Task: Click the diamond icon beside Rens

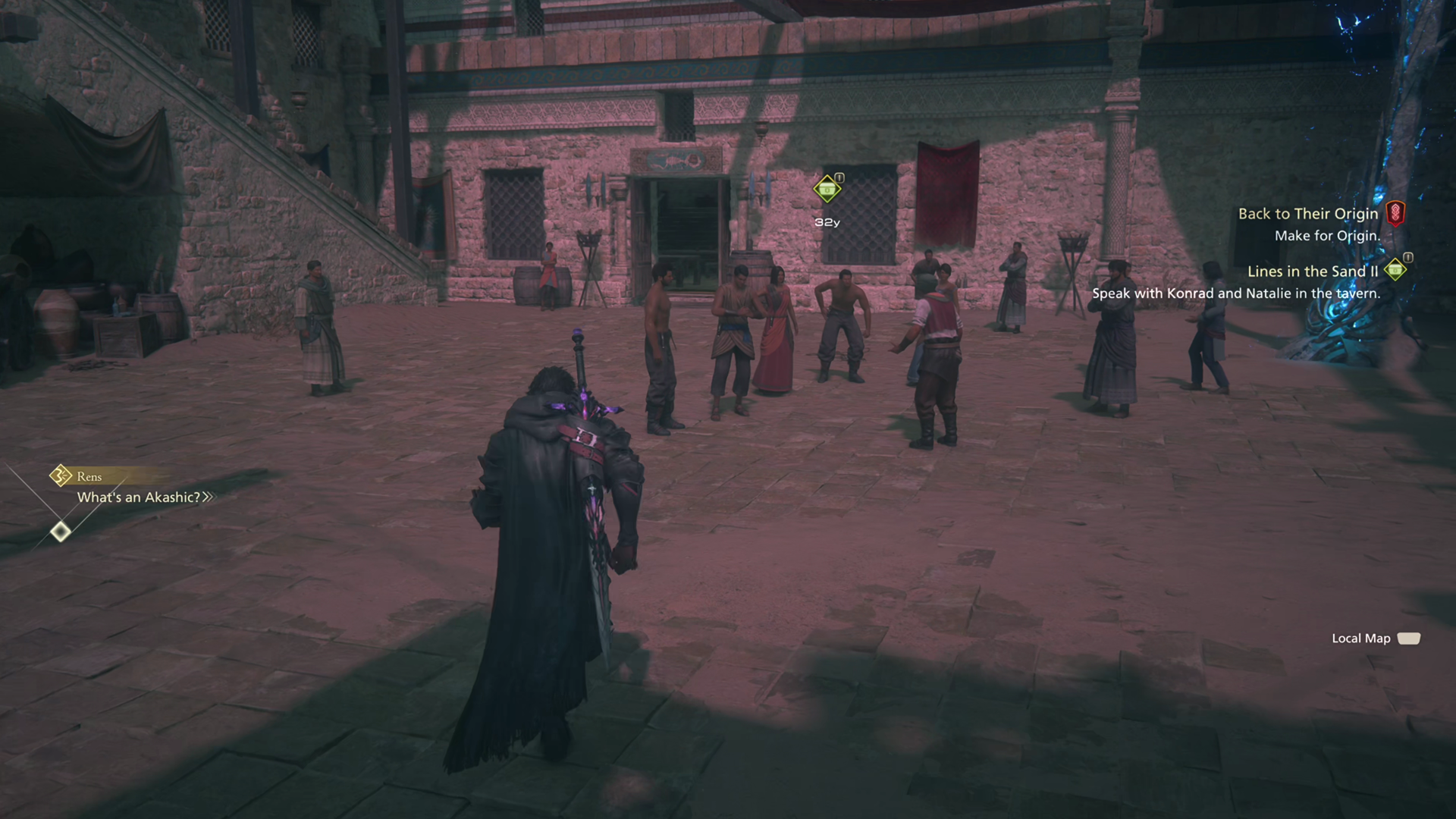Action: [x=61, y=476]
